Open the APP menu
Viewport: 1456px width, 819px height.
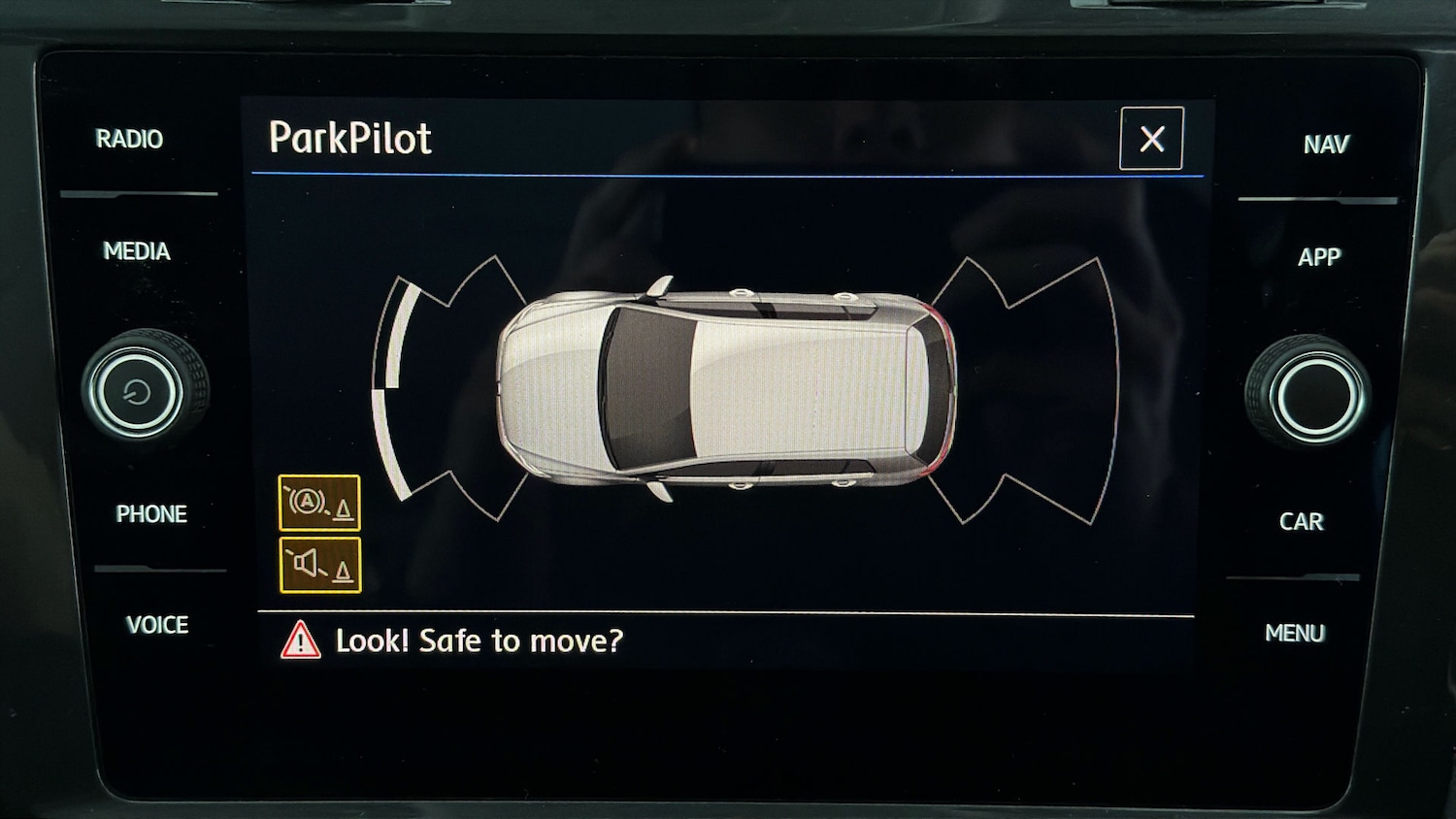[x=1319, y=258]
